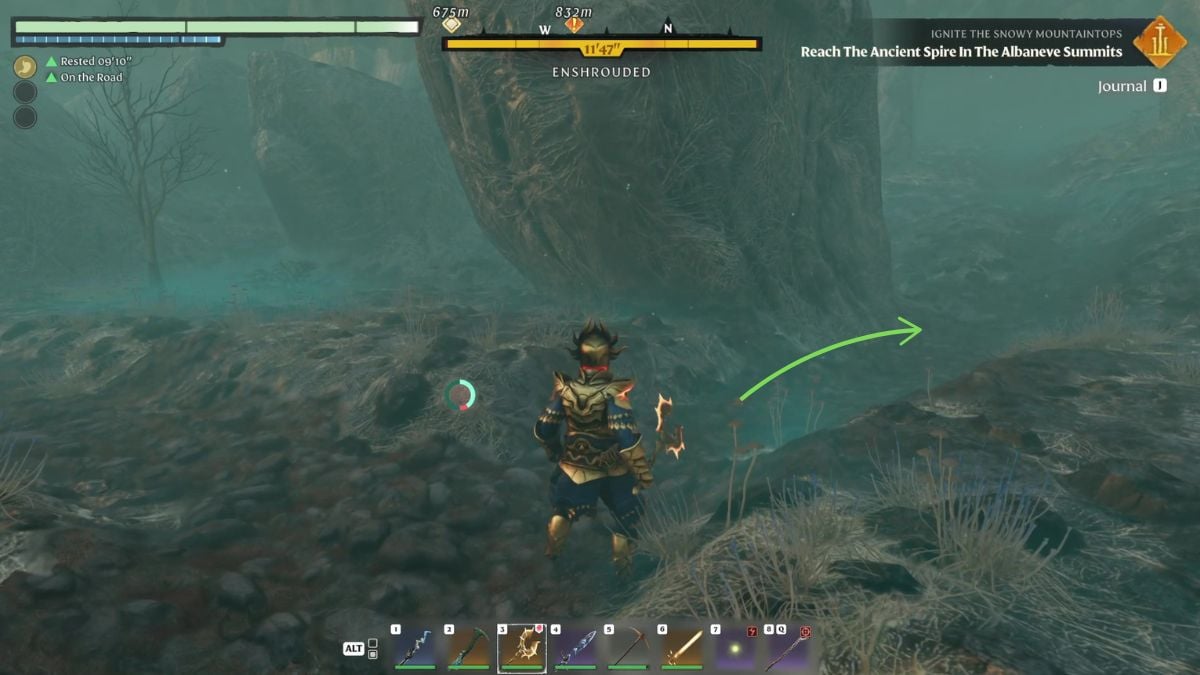The height and width of the screenshot is (675, 1200).
Task: Equip the glowing golden sword in slot 6
Action: [x=682, y=647]
